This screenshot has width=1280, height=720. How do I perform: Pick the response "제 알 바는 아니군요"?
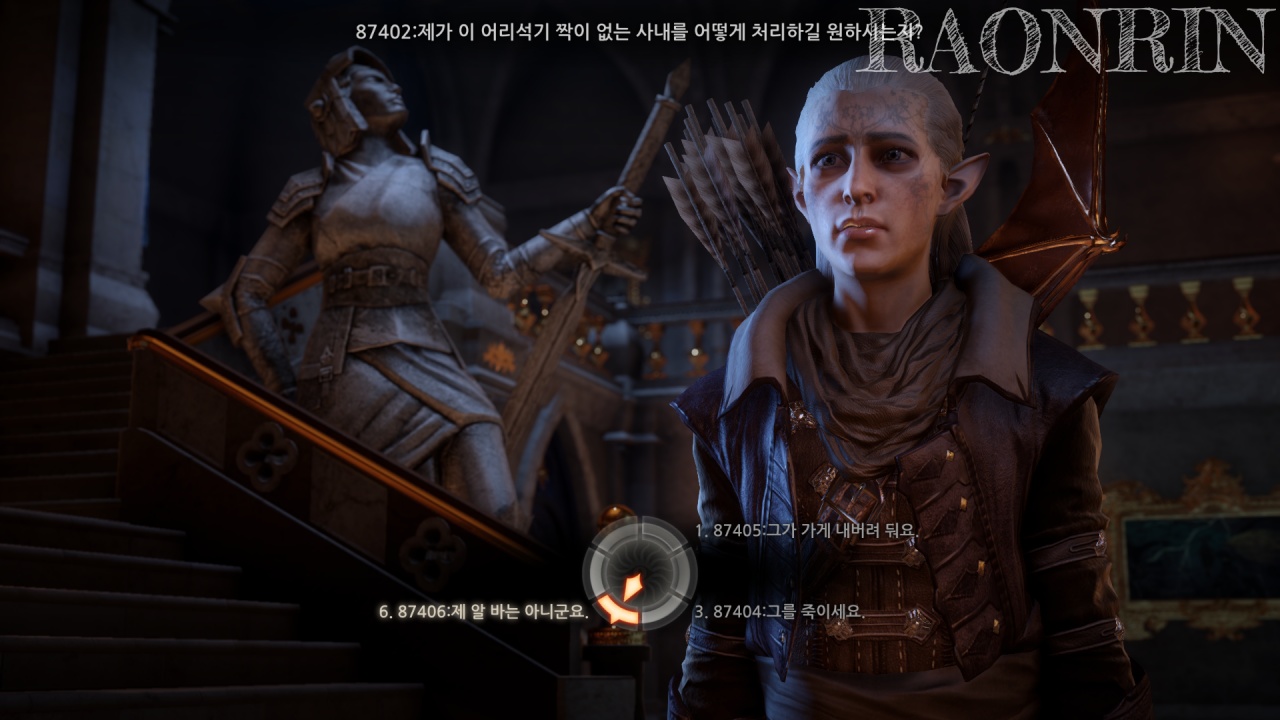click(483, 611)
